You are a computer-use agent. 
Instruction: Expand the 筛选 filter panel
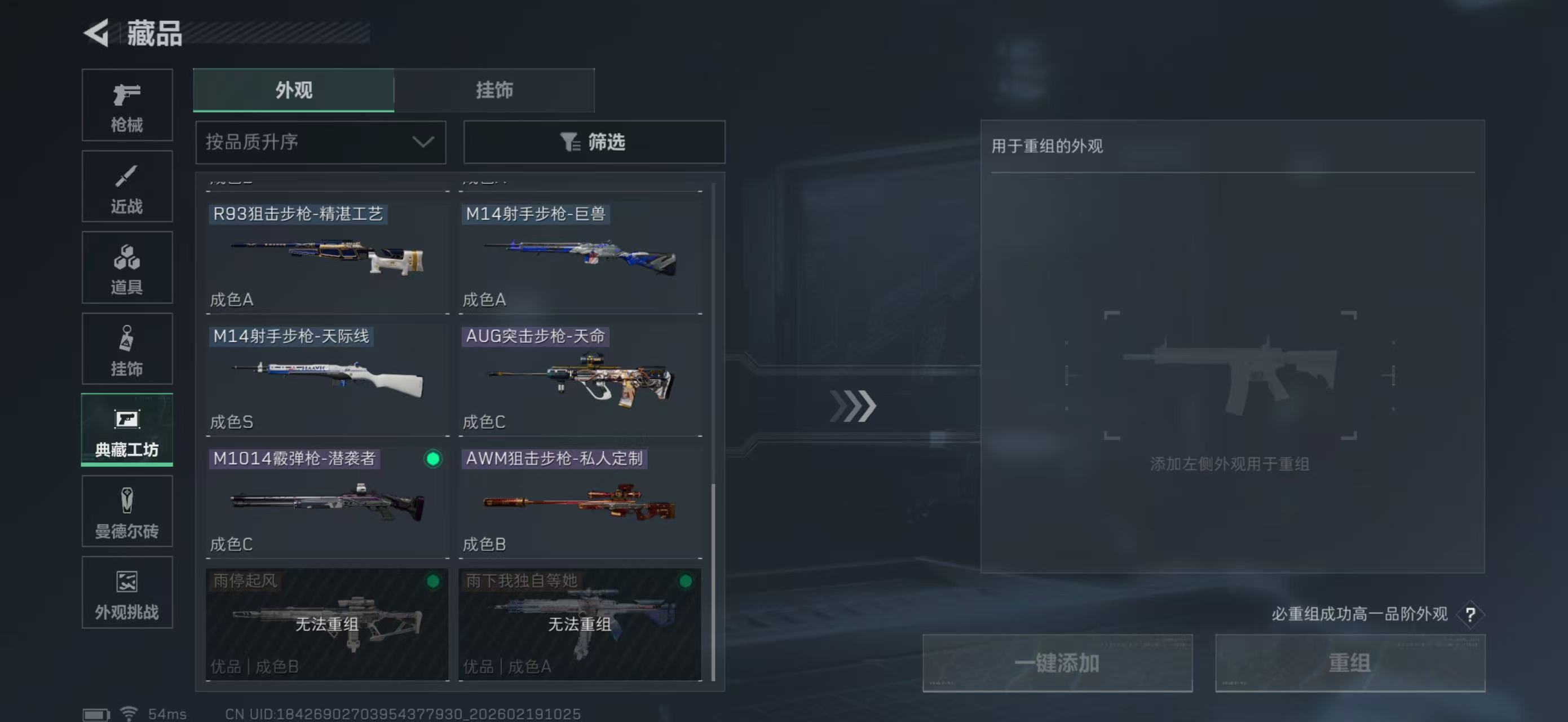point(594,142)
